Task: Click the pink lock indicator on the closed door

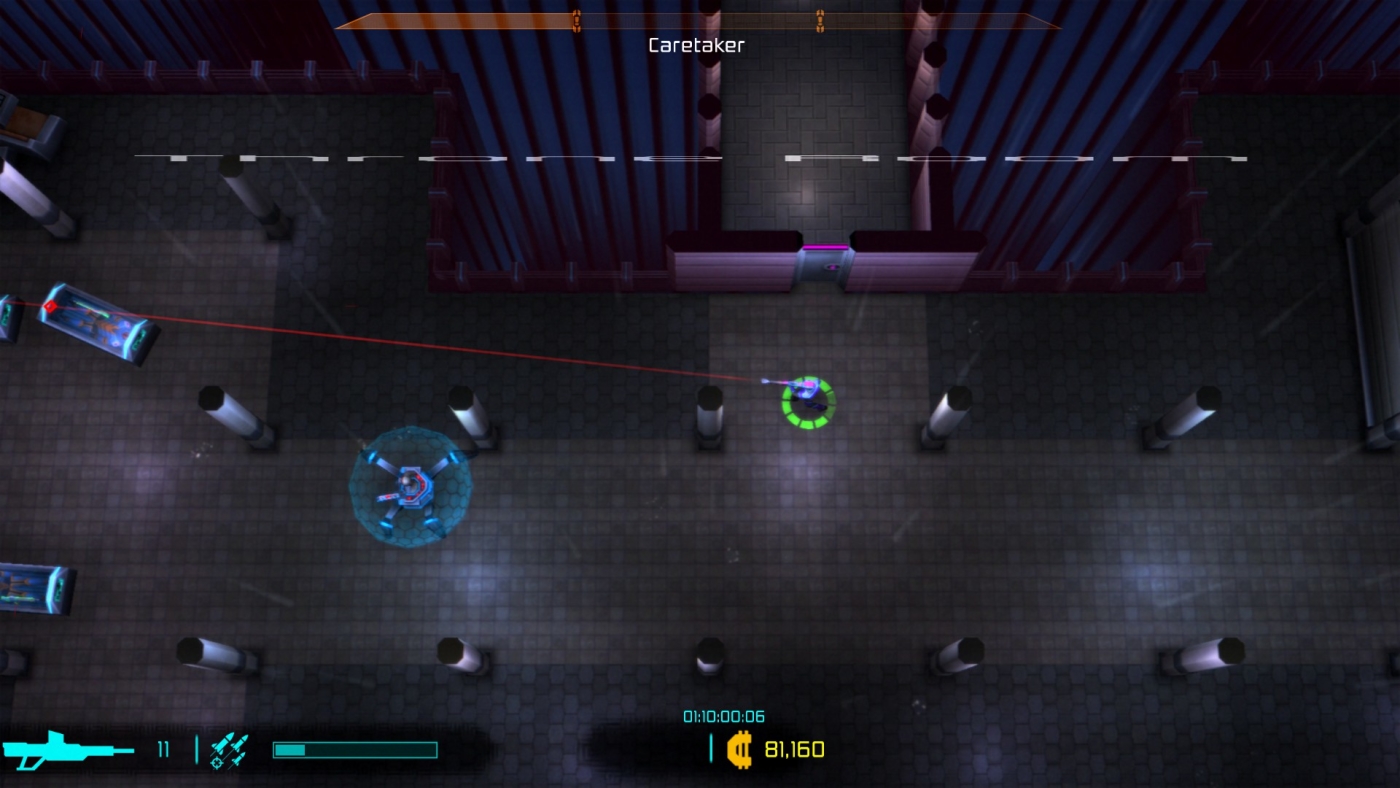Action: pyautogui.click(x=830, y=268)
